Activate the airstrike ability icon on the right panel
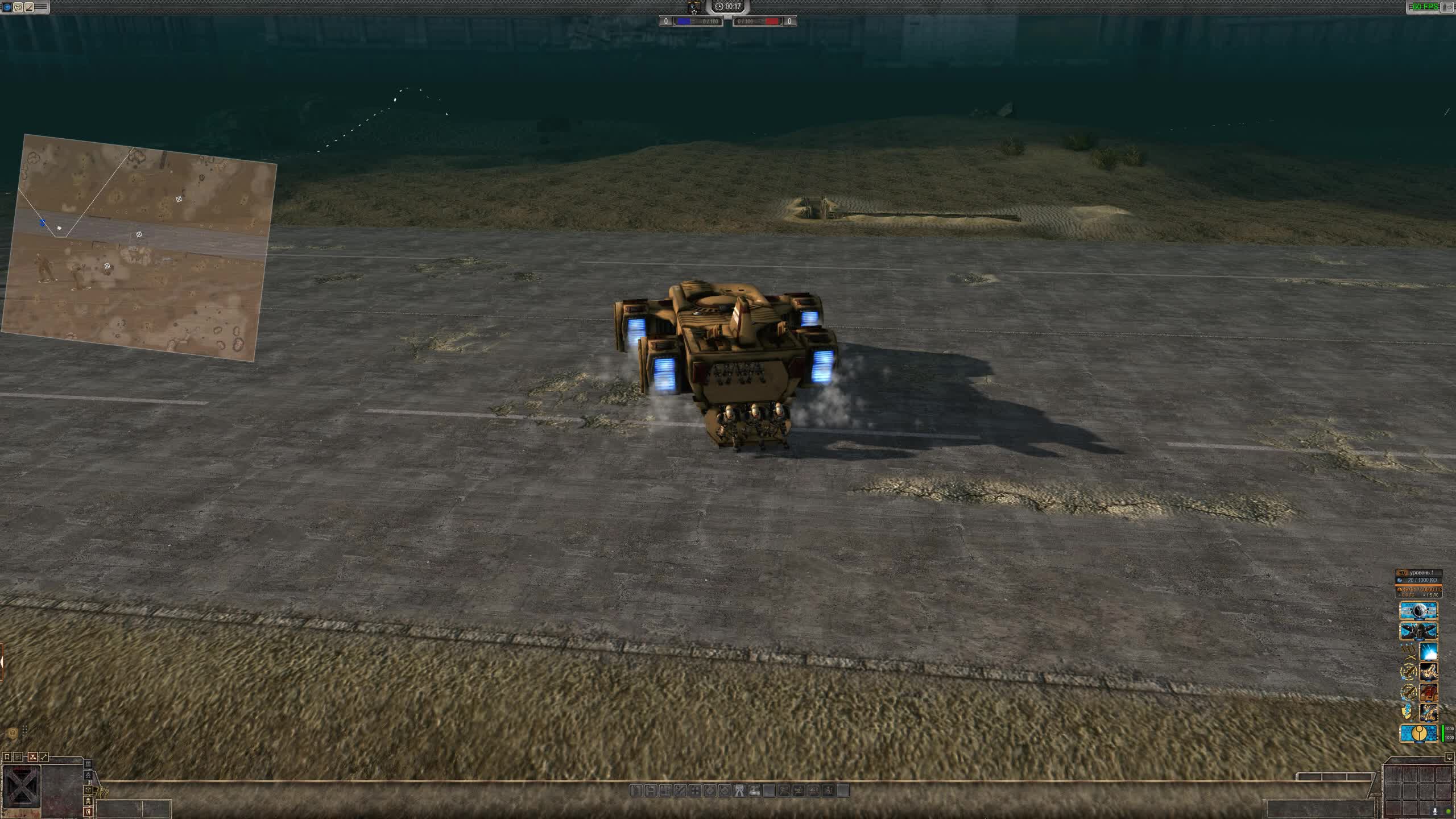Viewport: 1456px width, 819px height. point(1428,651)
